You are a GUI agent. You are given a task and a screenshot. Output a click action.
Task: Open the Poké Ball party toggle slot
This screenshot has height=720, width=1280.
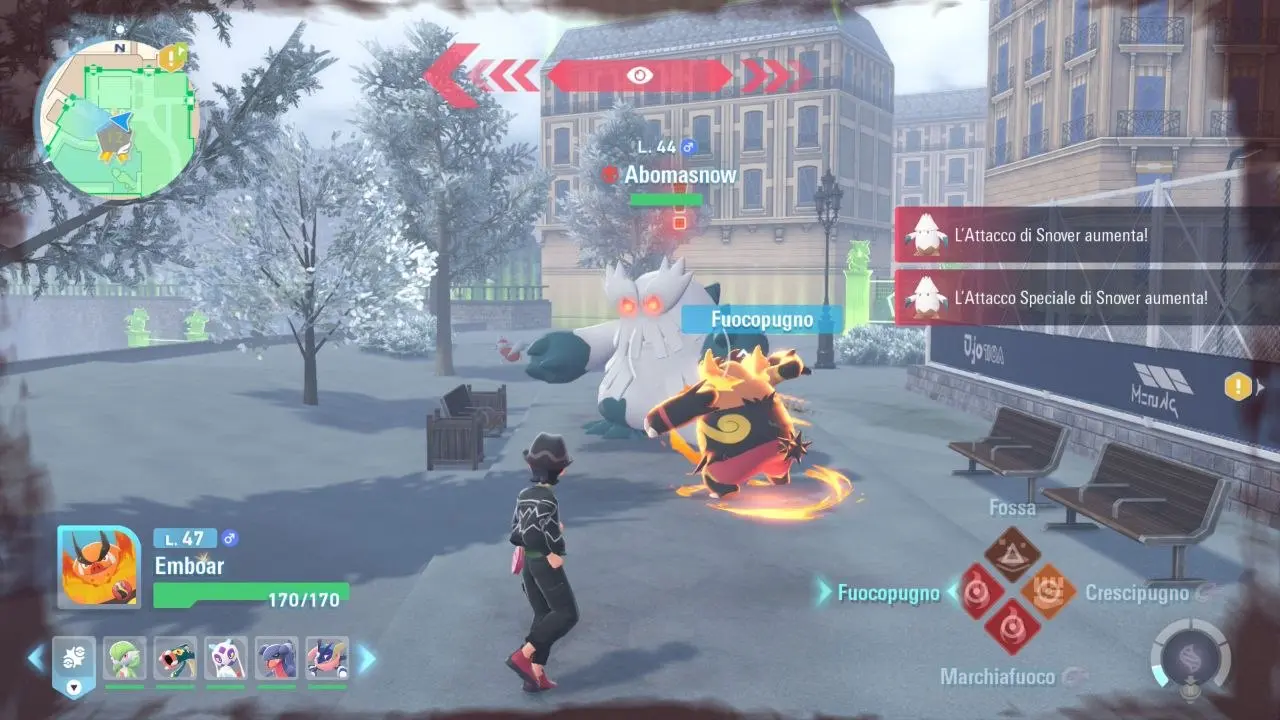(74, 662)
